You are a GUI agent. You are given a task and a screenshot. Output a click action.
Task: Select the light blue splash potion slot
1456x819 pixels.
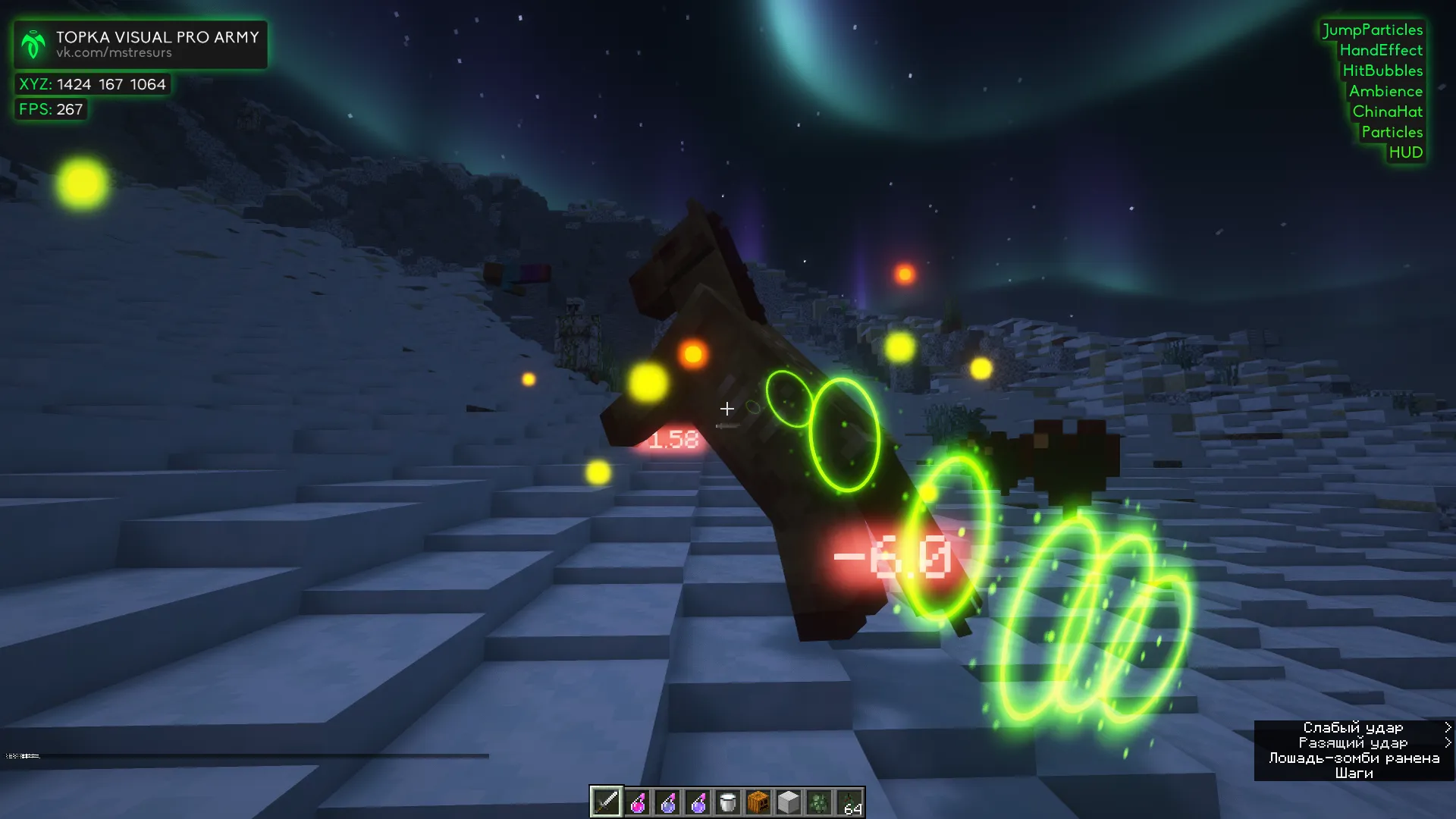pyautogui.click(x=667, y=802)
